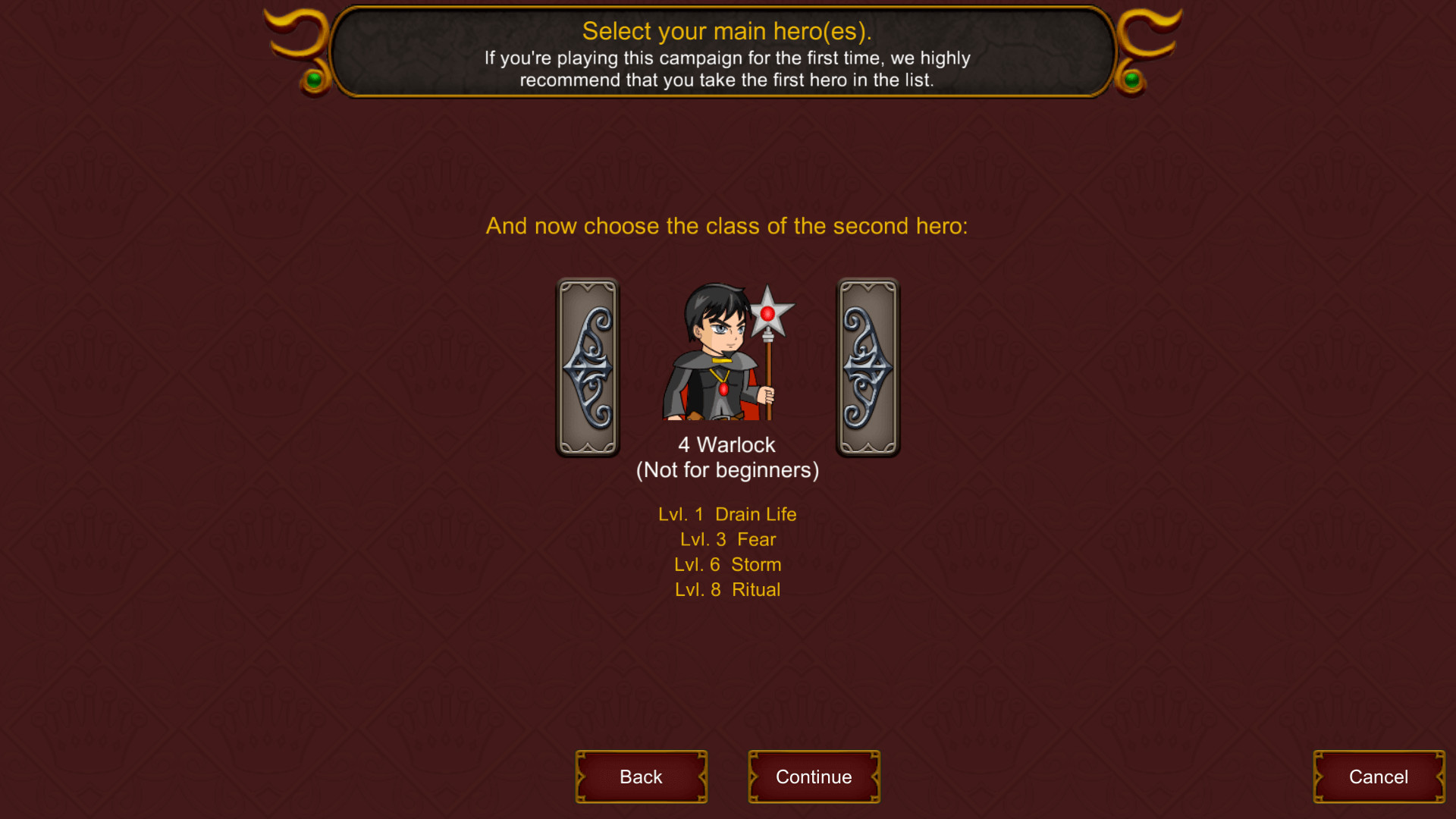Expand details on the Lvl. 8 Ritual spell
Screen dimensions: 1456x819
(x=727, y=589)
